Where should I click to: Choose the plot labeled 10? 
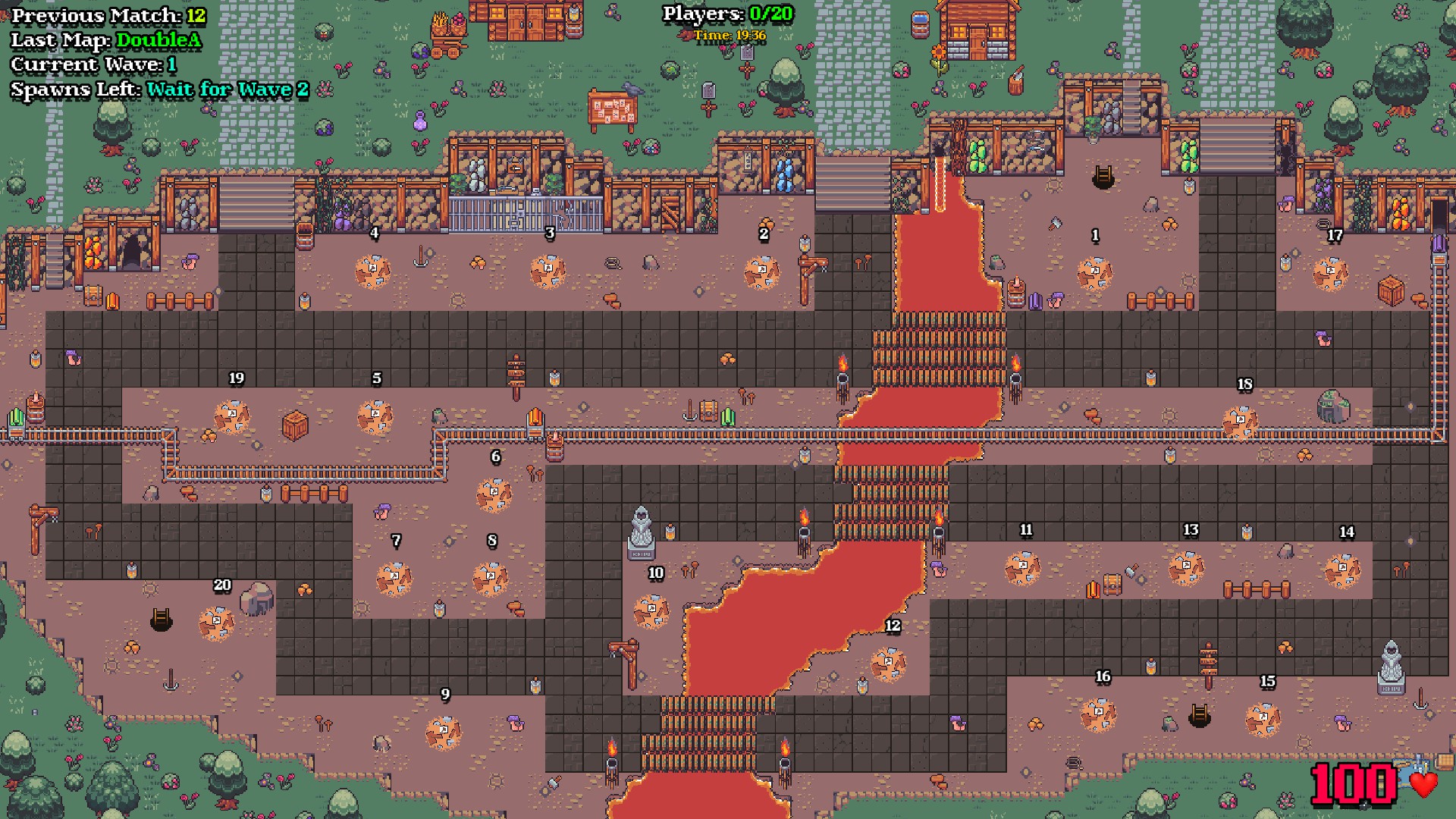(x=651, y=611)
